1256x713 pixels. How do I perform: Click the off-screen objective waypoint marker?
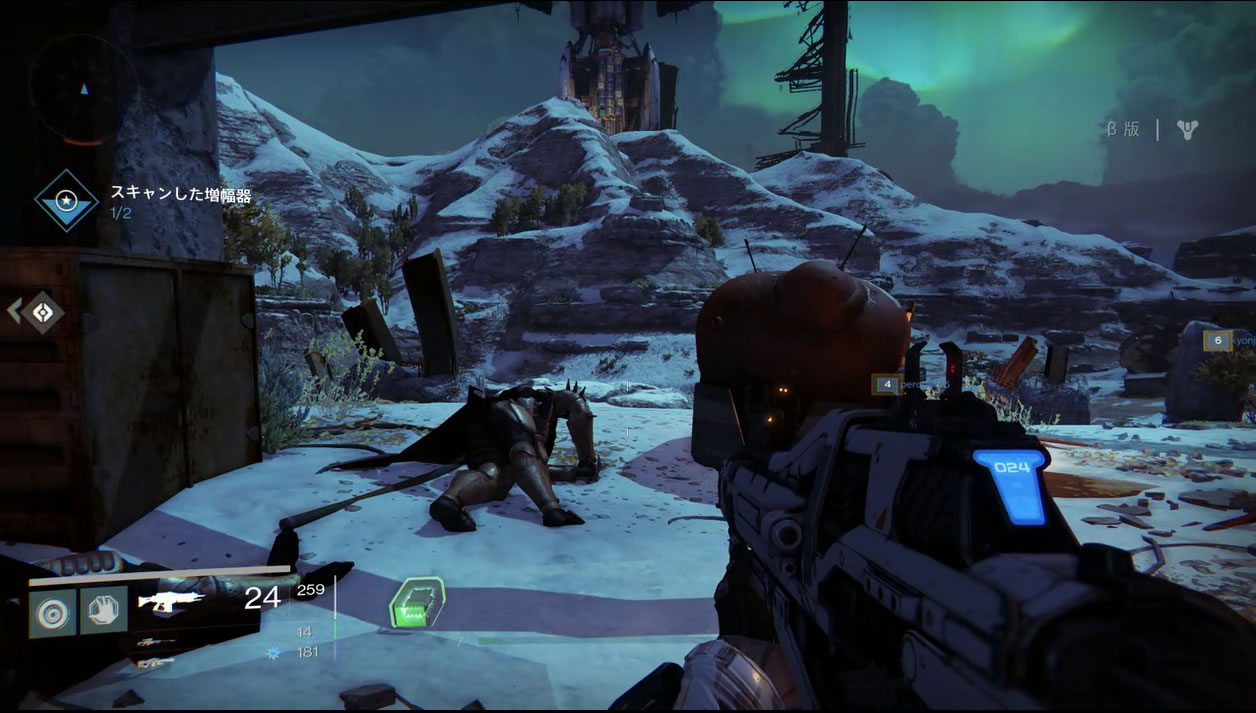[x=42, y=312]
